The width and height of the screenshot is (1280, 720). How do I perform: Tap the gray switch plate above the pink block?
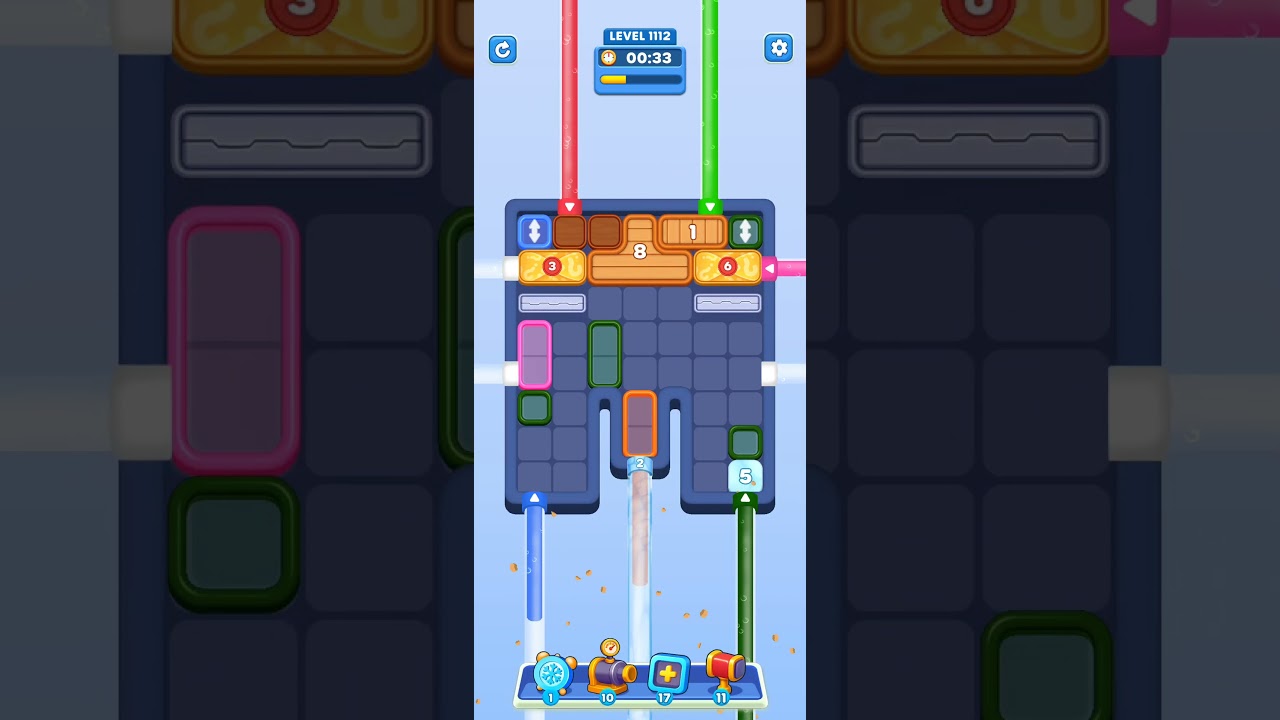coord(552,303)
